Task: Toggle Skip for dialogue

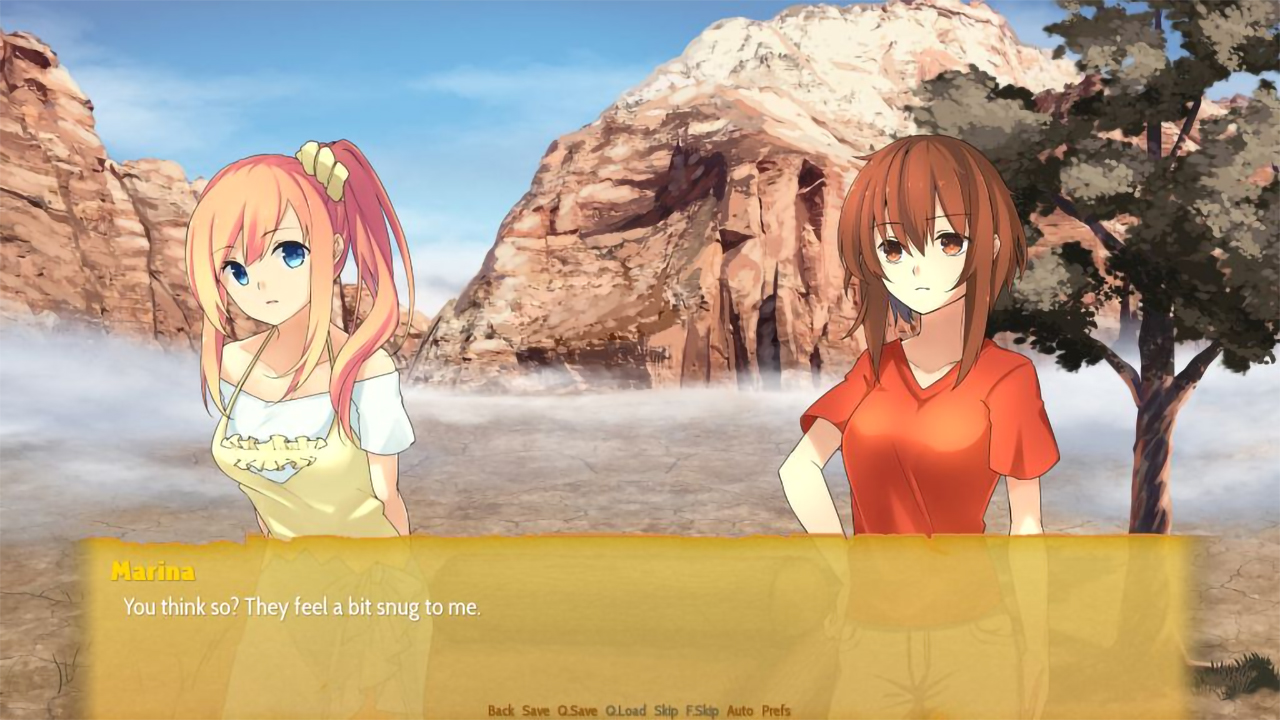Action: [x=666, y=711]
